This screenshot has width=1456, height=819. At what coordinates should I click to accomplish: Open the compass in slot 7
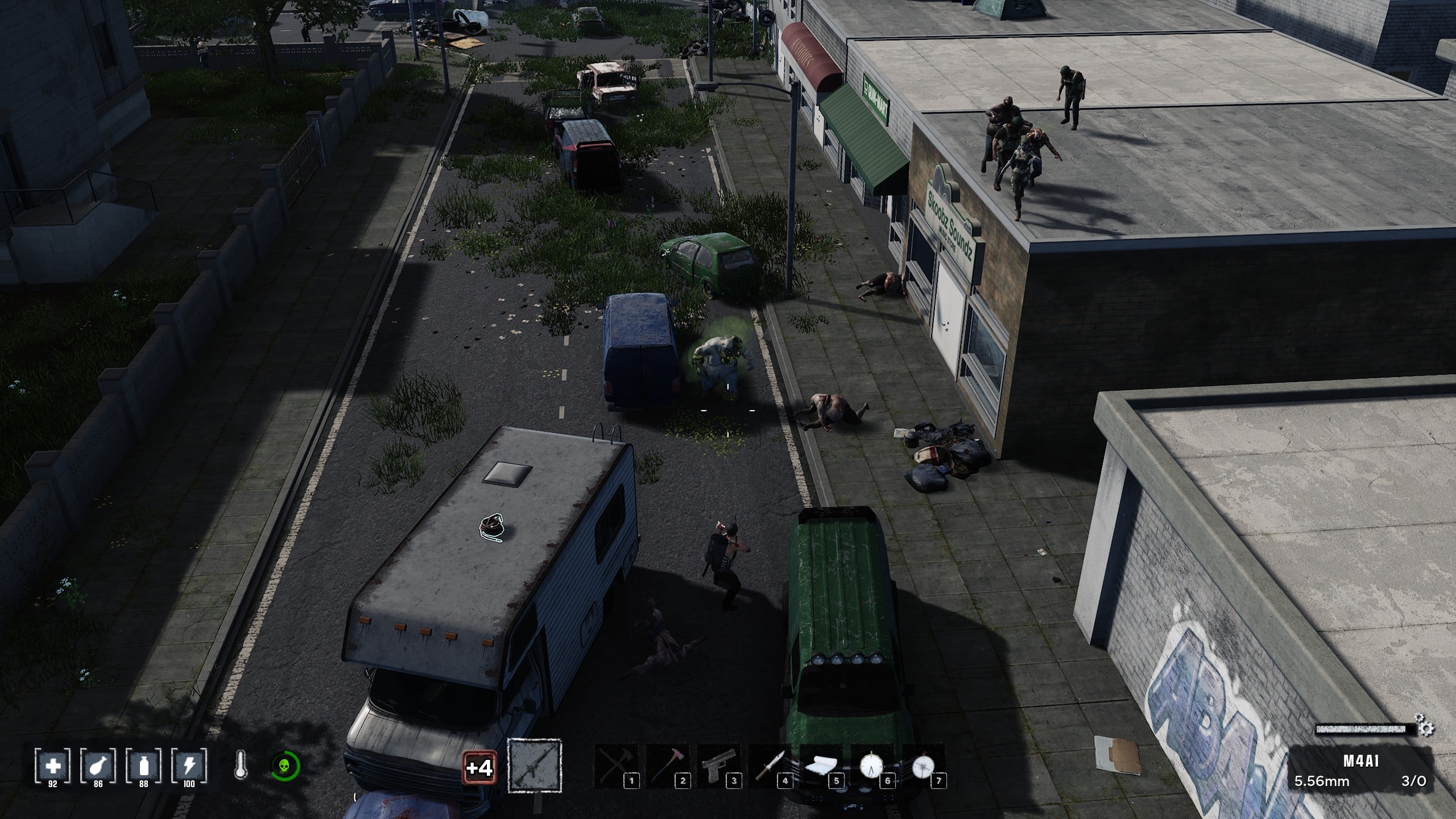coord(923,767)
